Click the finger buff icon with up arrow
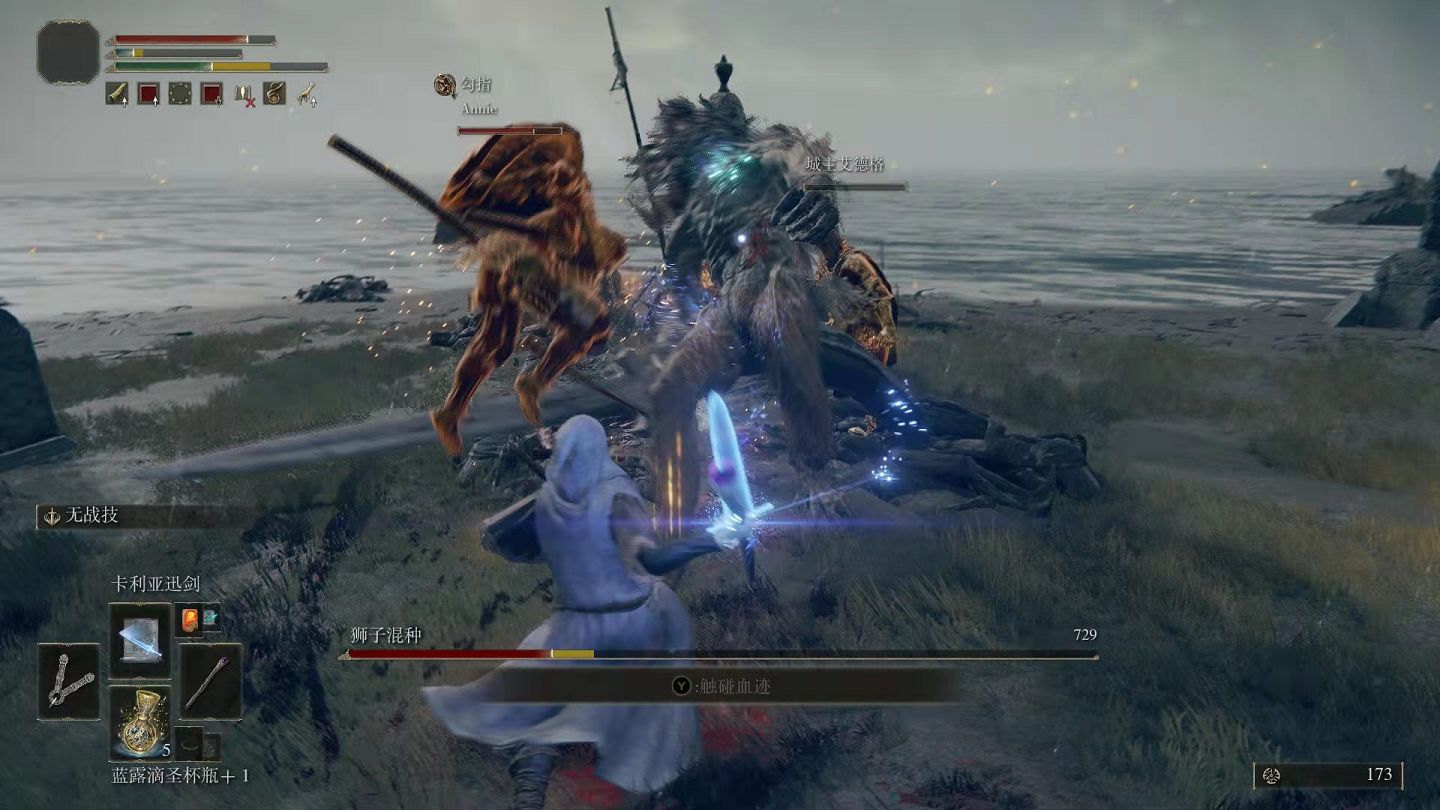The height and width of the screenshot is (810, 1440). coord(306,94)
